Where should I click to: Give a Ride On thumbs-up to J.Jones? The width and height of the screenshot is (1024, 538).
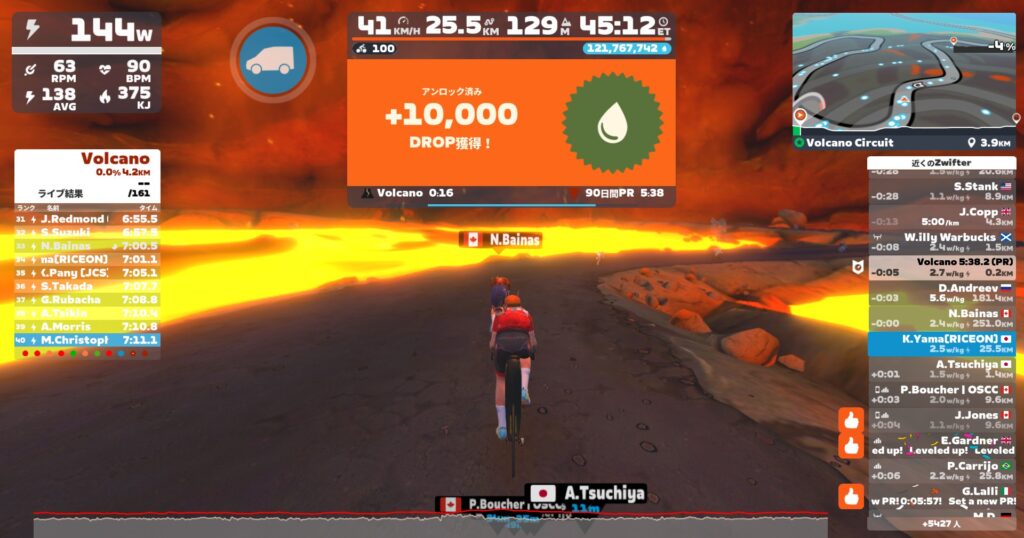pos(851,420)
